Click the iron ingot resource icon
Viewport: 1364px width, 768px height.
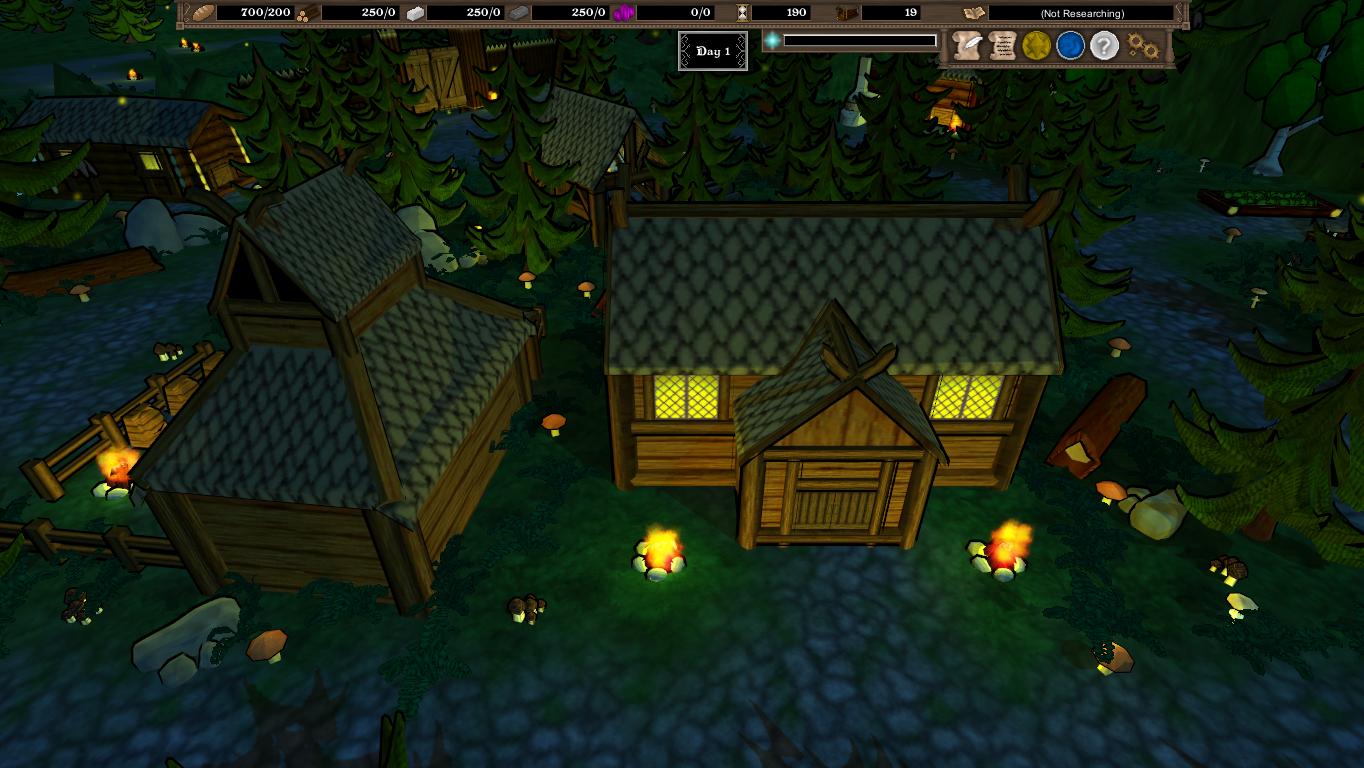tap(521, 13)
